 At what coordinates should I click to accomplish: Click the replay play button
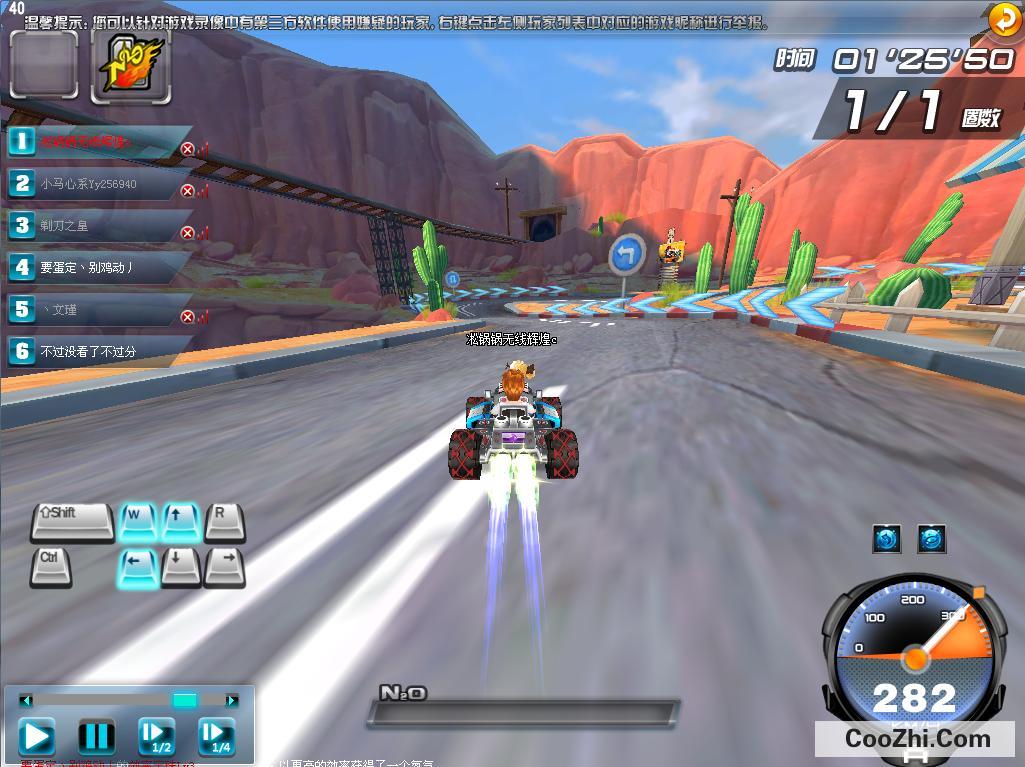[x=36, y=737]
